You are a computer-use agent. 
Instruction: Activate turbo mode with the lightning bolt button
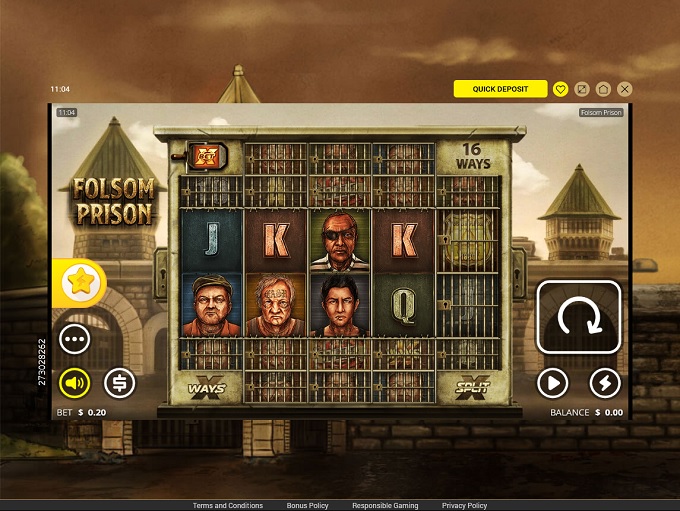604,382
